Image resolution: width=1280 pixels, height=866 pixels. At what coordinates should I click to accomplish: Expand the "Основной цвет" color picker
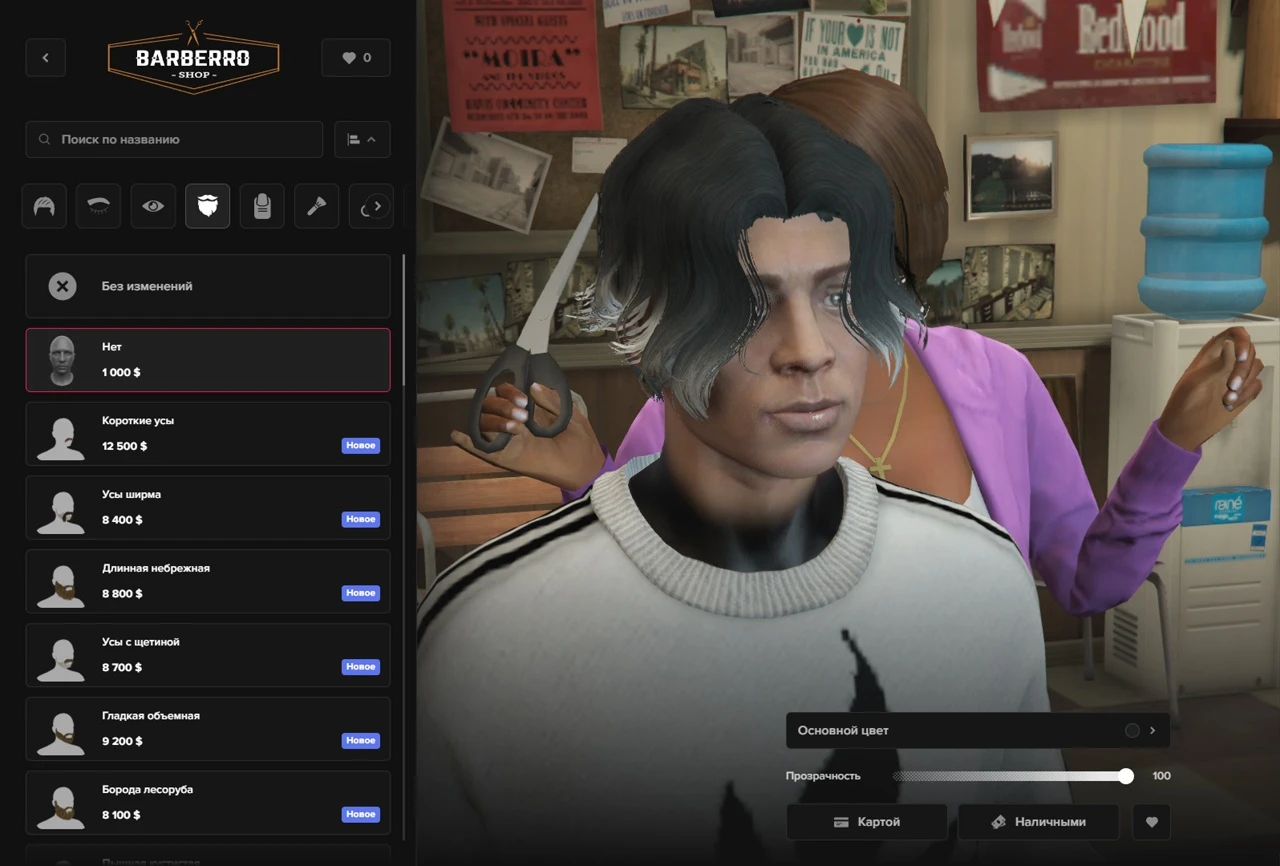(x=977, y=731)
